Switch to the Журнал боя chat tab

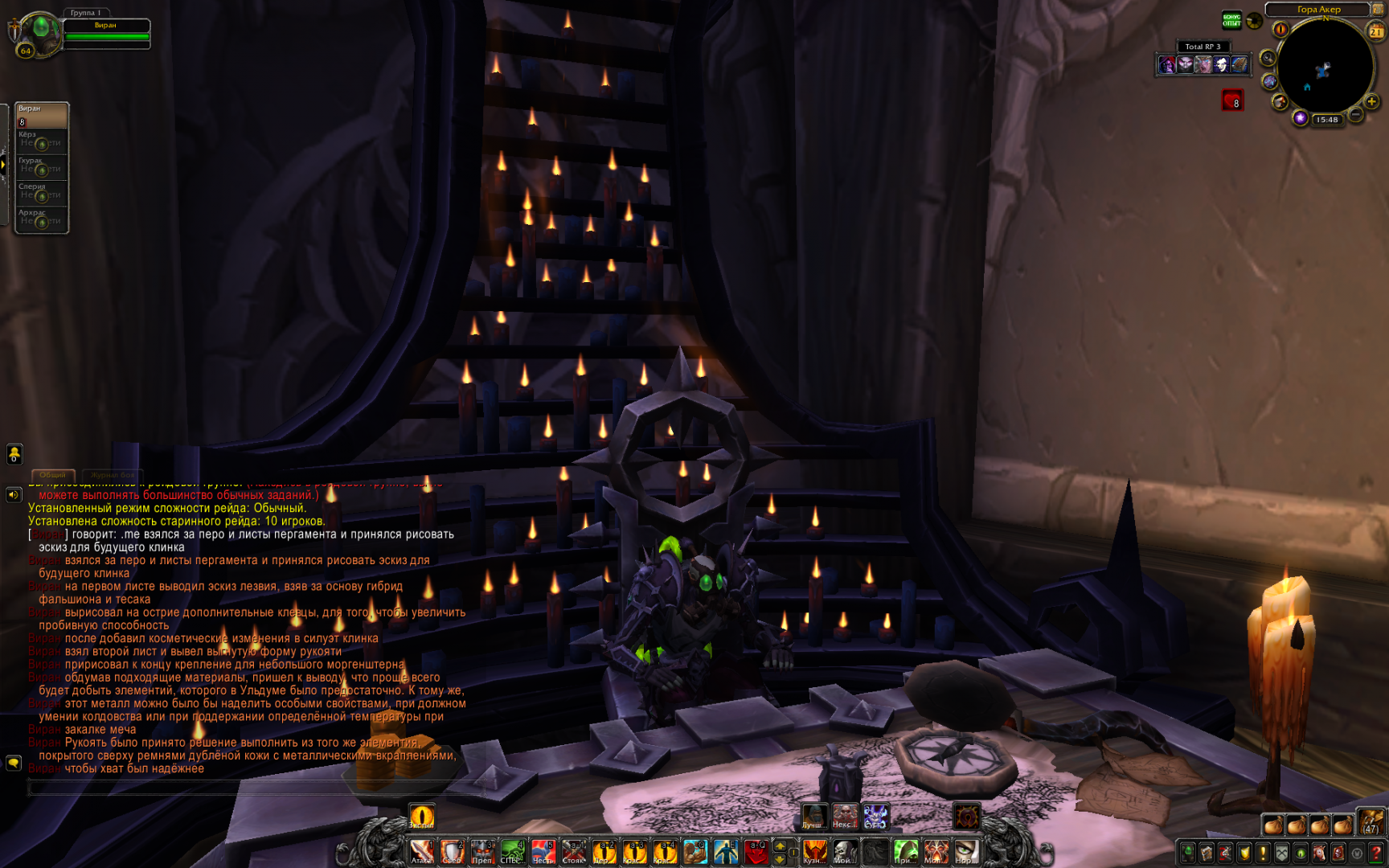click(x=113, y=475)
